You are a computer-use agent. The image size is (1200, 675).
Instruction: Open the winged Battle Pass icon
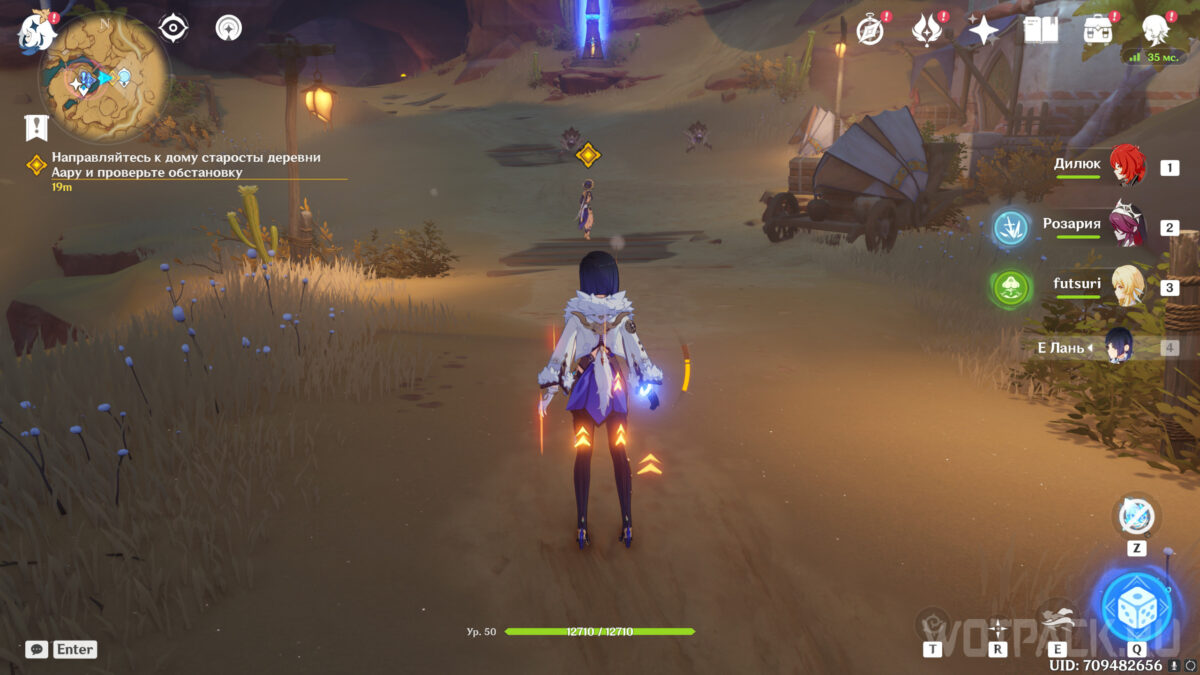[x=927, y=30]
